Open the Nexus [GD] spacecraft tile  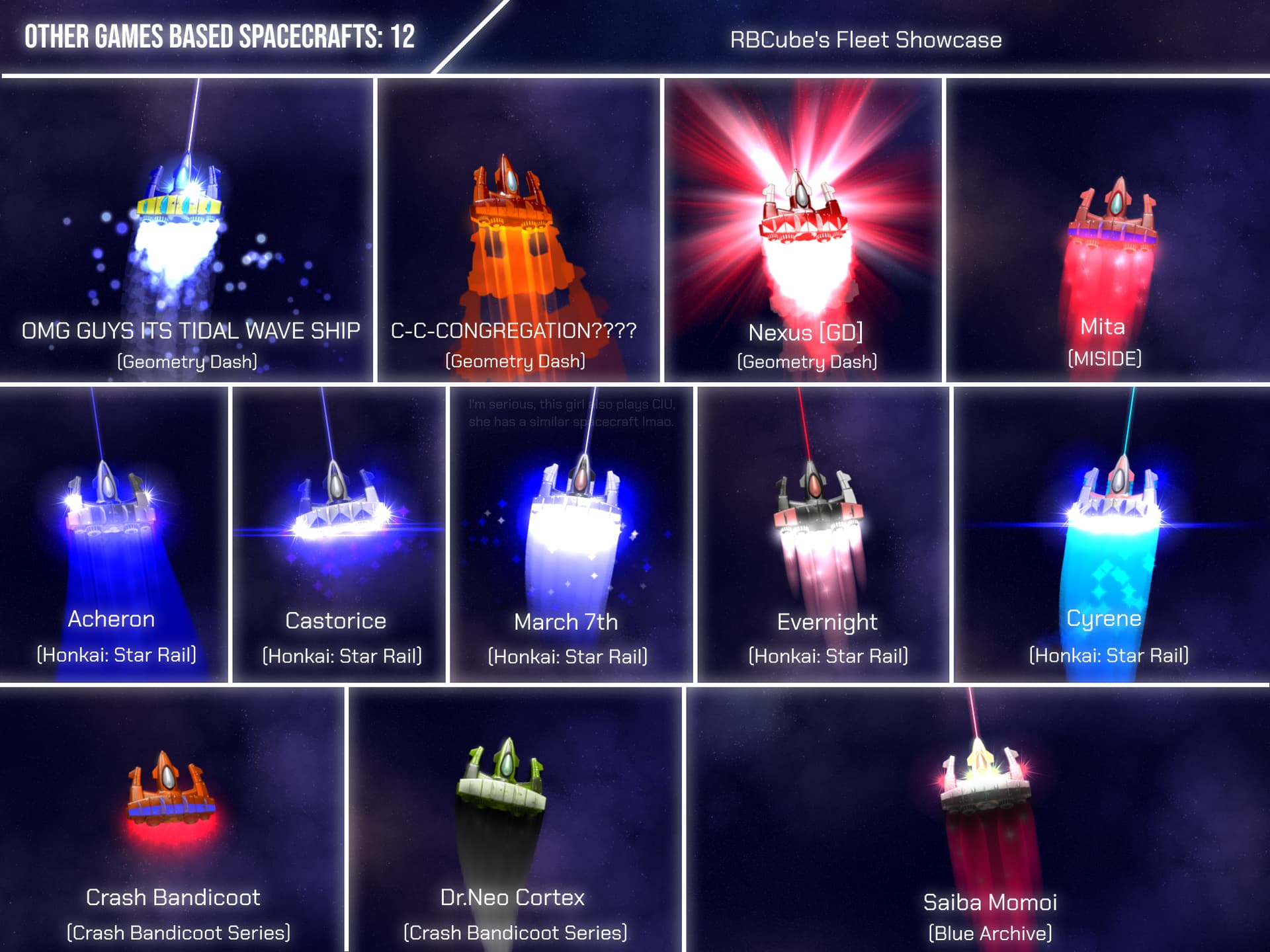[802, 230]
